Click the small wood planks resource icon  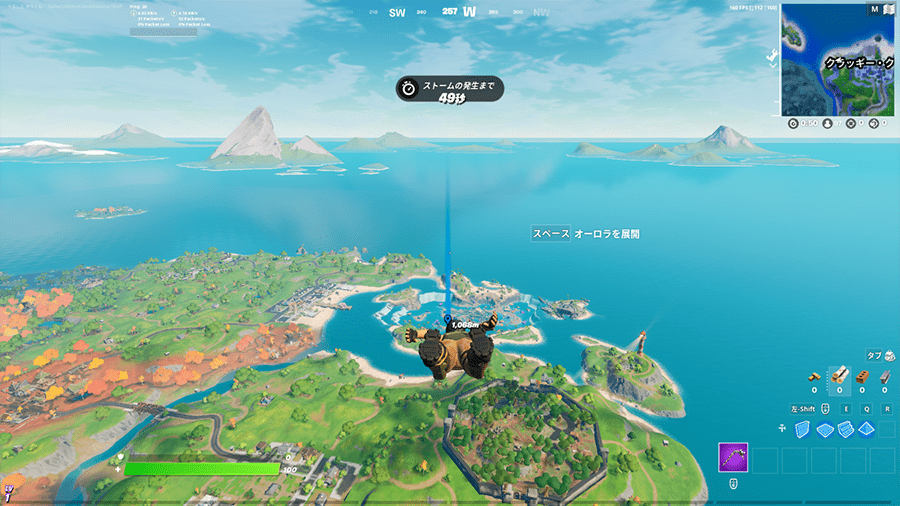click(x=814, y=378)
